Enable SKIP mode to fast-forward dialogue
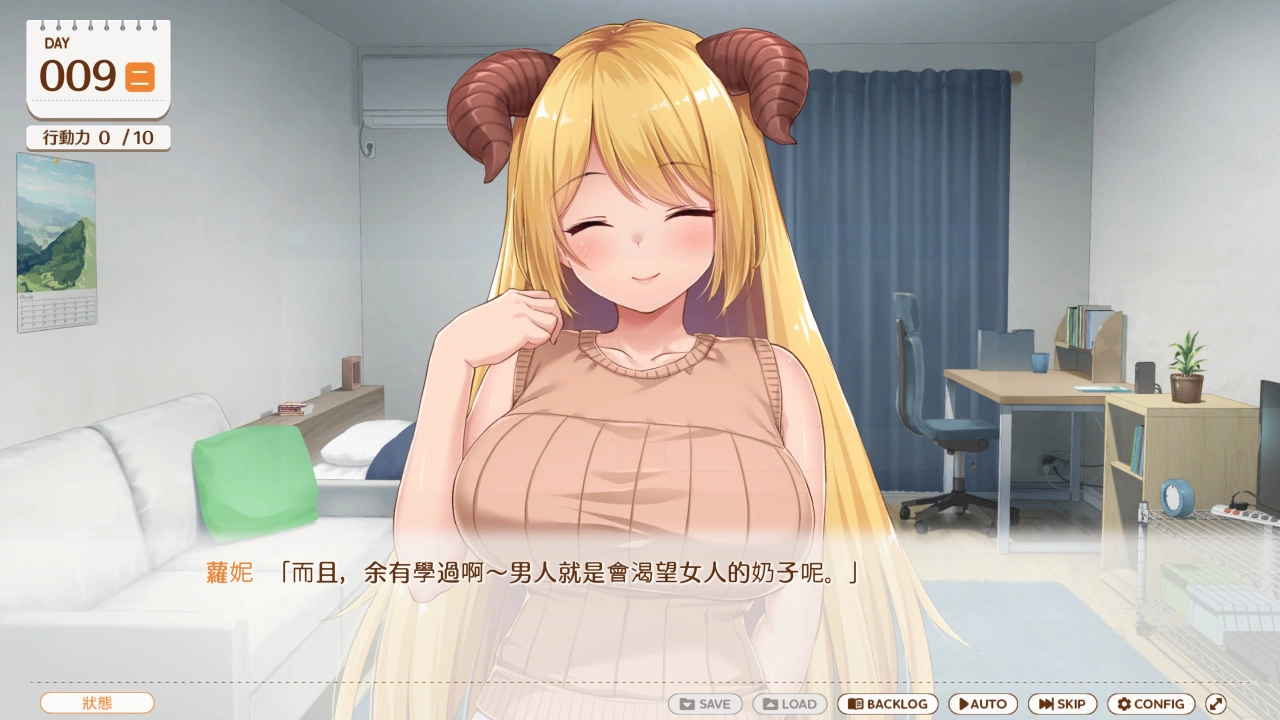Screen dimensions: 1280x720 [x=1062, y=704]
